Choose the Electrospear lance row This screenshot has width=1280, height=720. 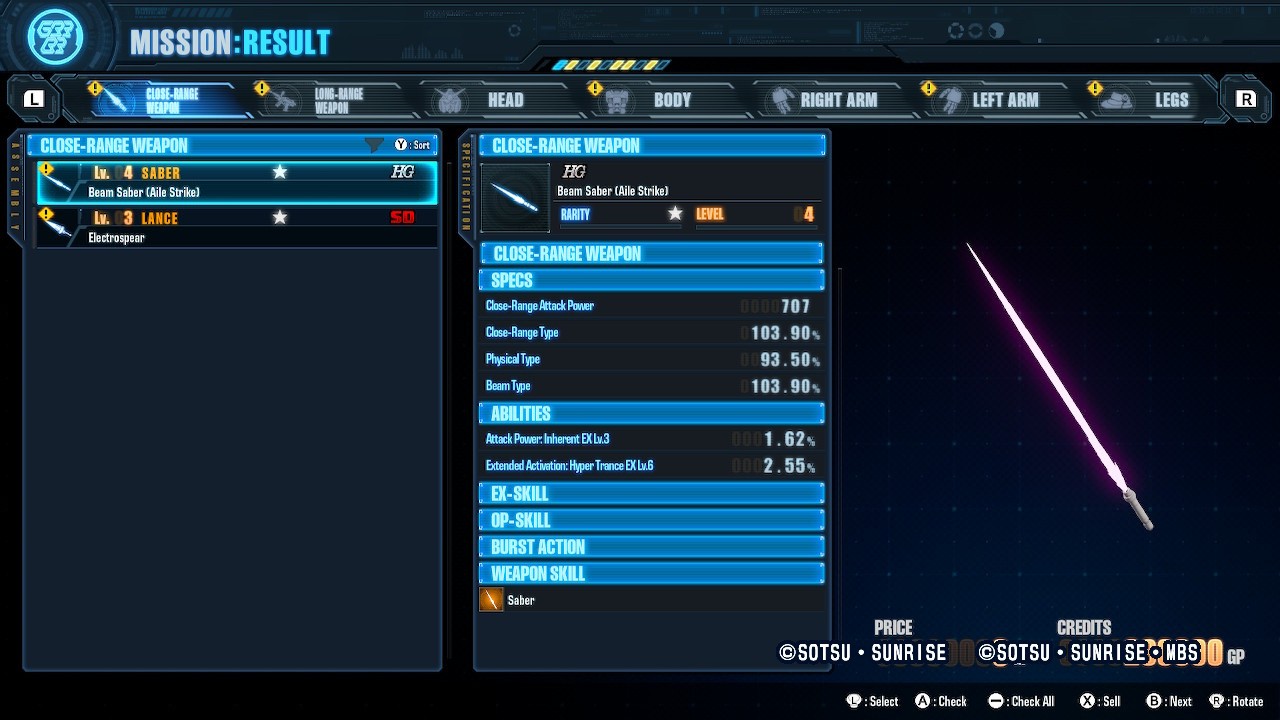click(x=237, y=227)
